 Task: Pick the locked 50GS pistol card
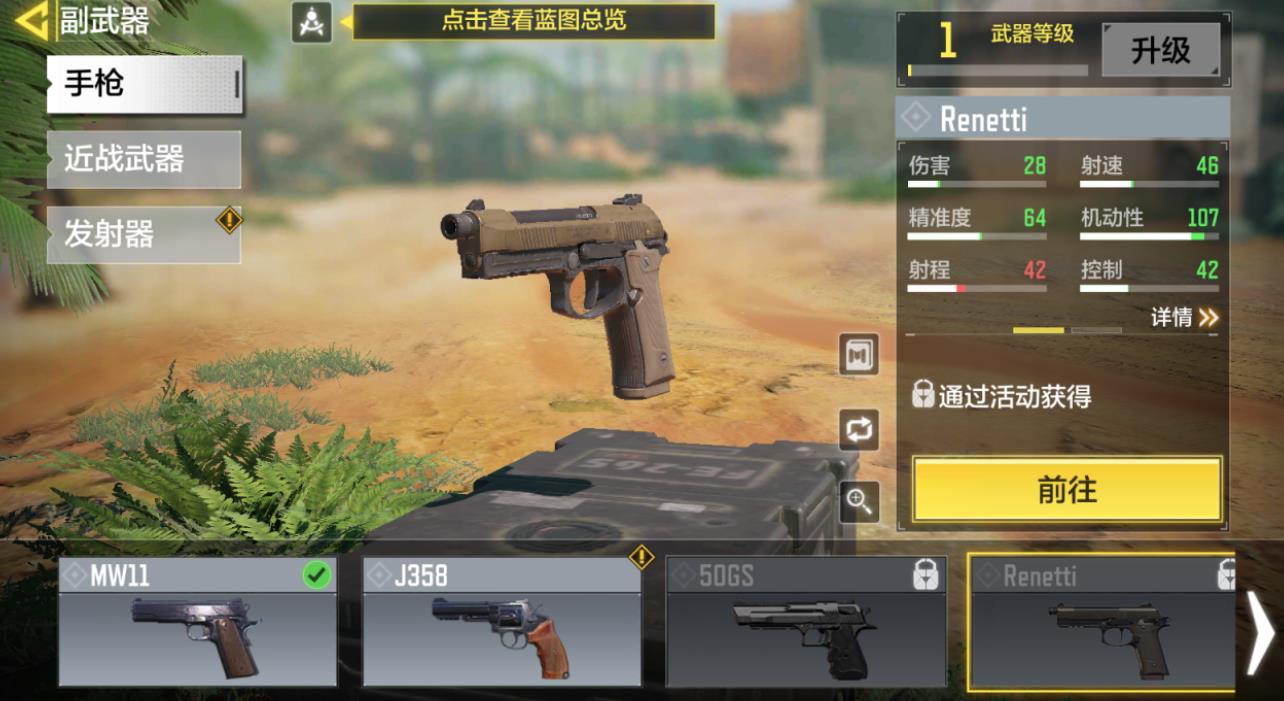[805, 622]
